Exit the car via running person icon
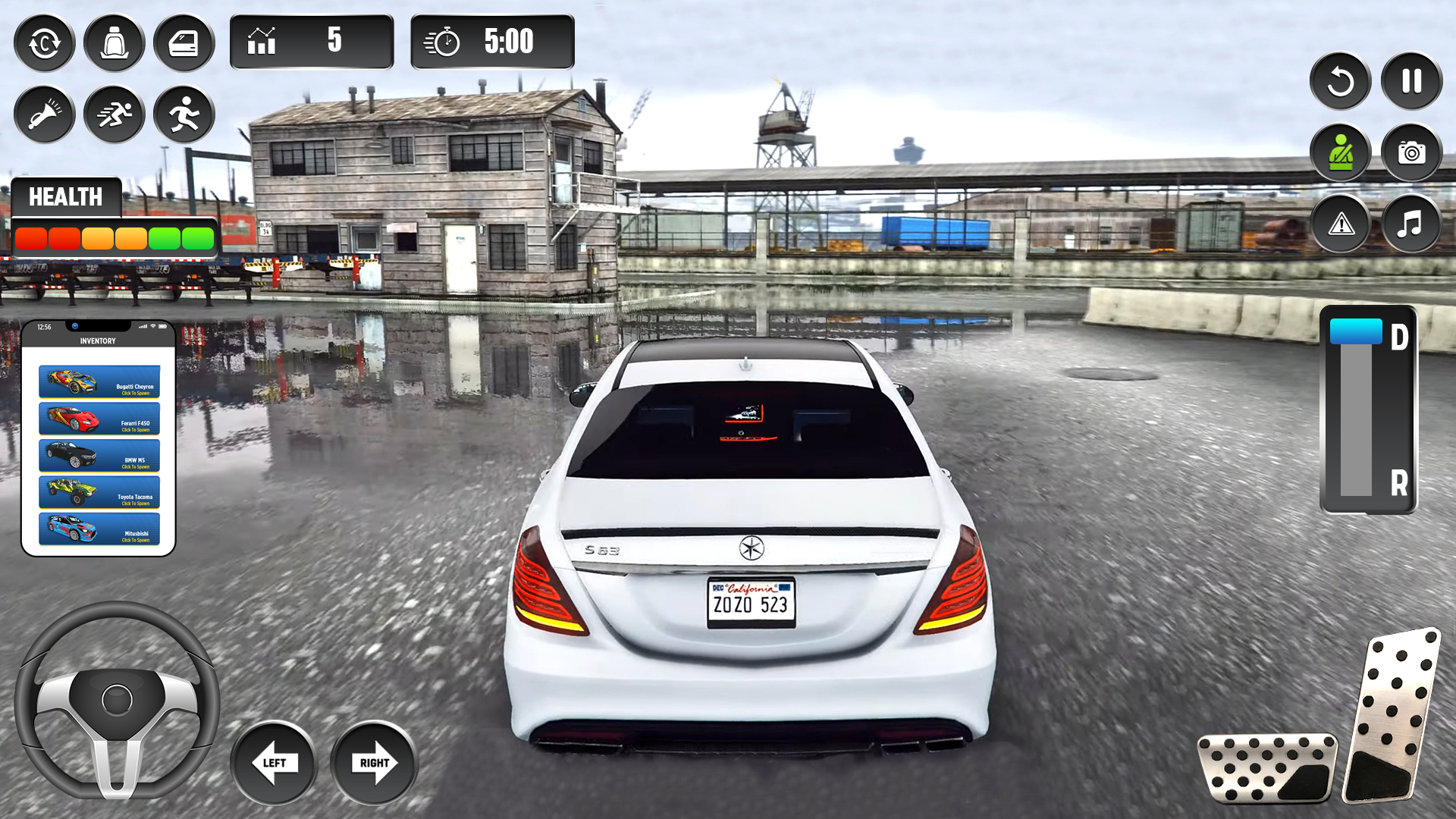This screenshot has height=819, width=1456. coord(184,114)
